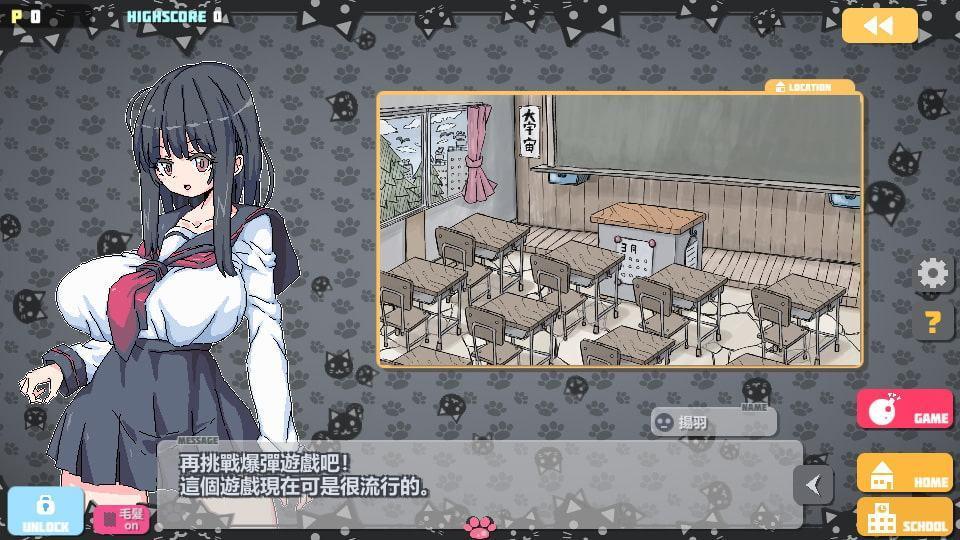The image size is (960, 540).
Task: Click the yellow rewind button
Action: [879, 26]
